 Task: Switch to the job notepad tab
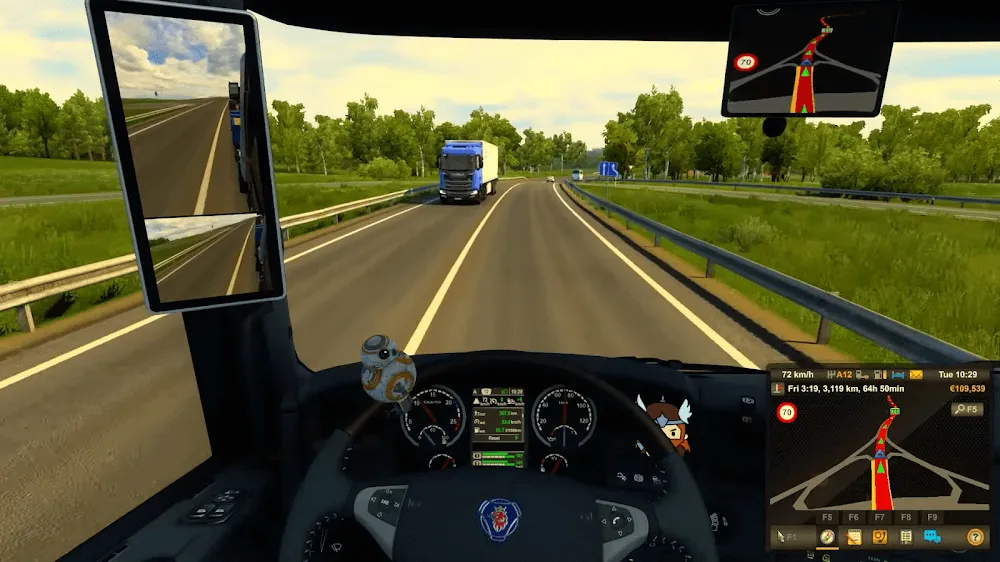(x=853, y=537)
